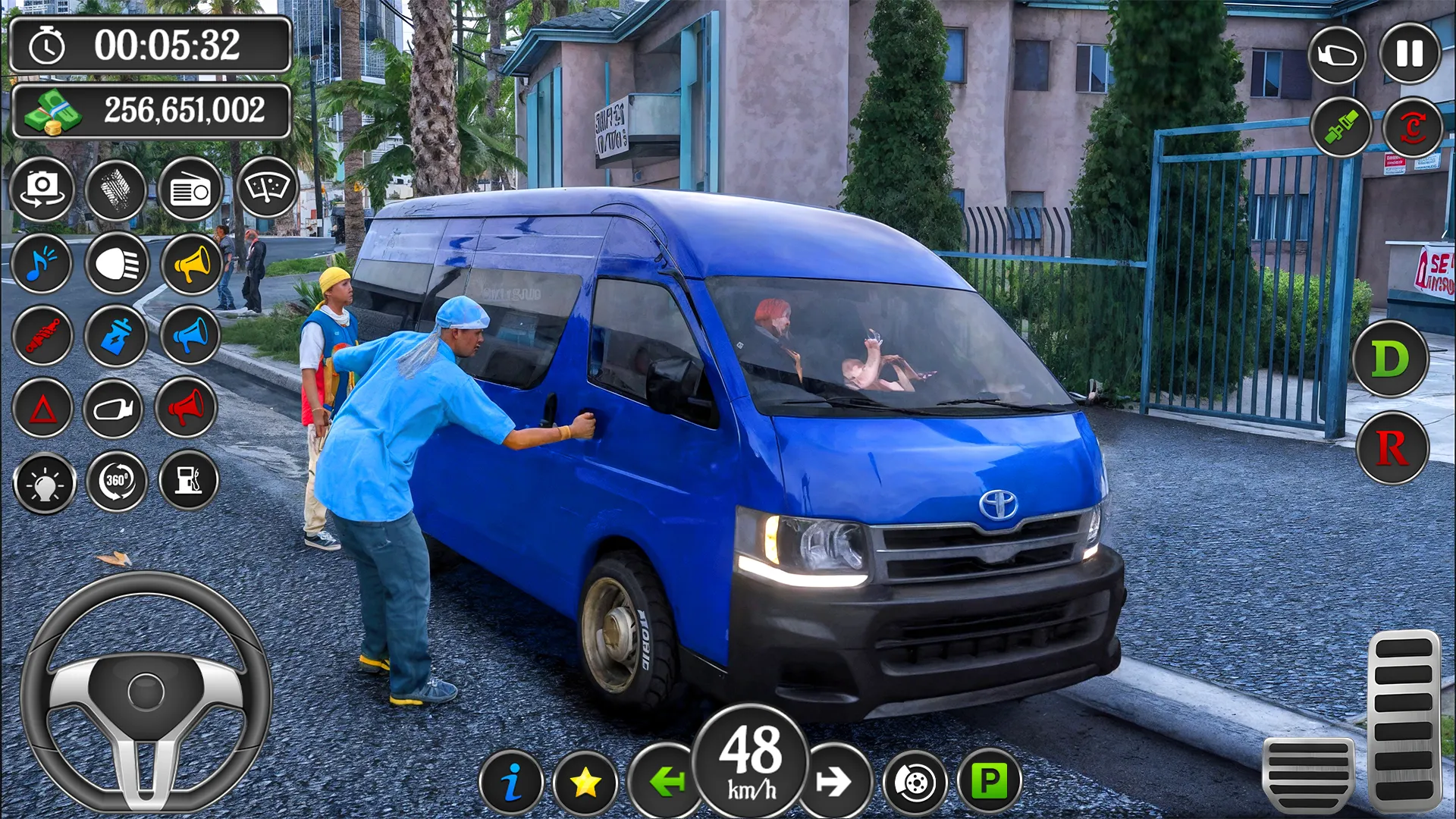Viewport: 1456px width, 819px height.
Task: Click the red megaphone icon
Action: click(187, 408)
